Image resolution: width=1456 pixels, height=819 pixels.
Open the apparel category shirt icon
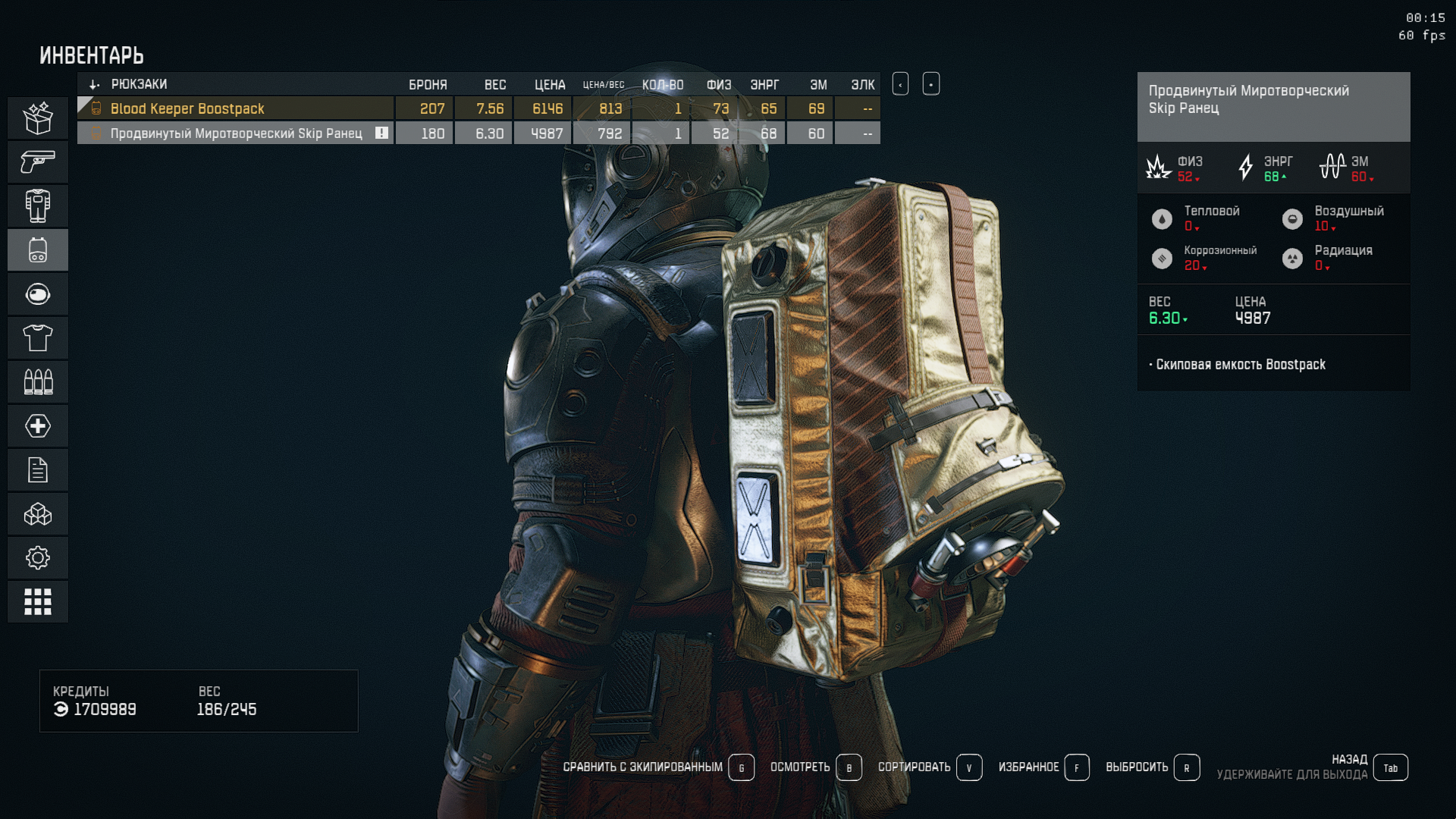click(38, 338)
